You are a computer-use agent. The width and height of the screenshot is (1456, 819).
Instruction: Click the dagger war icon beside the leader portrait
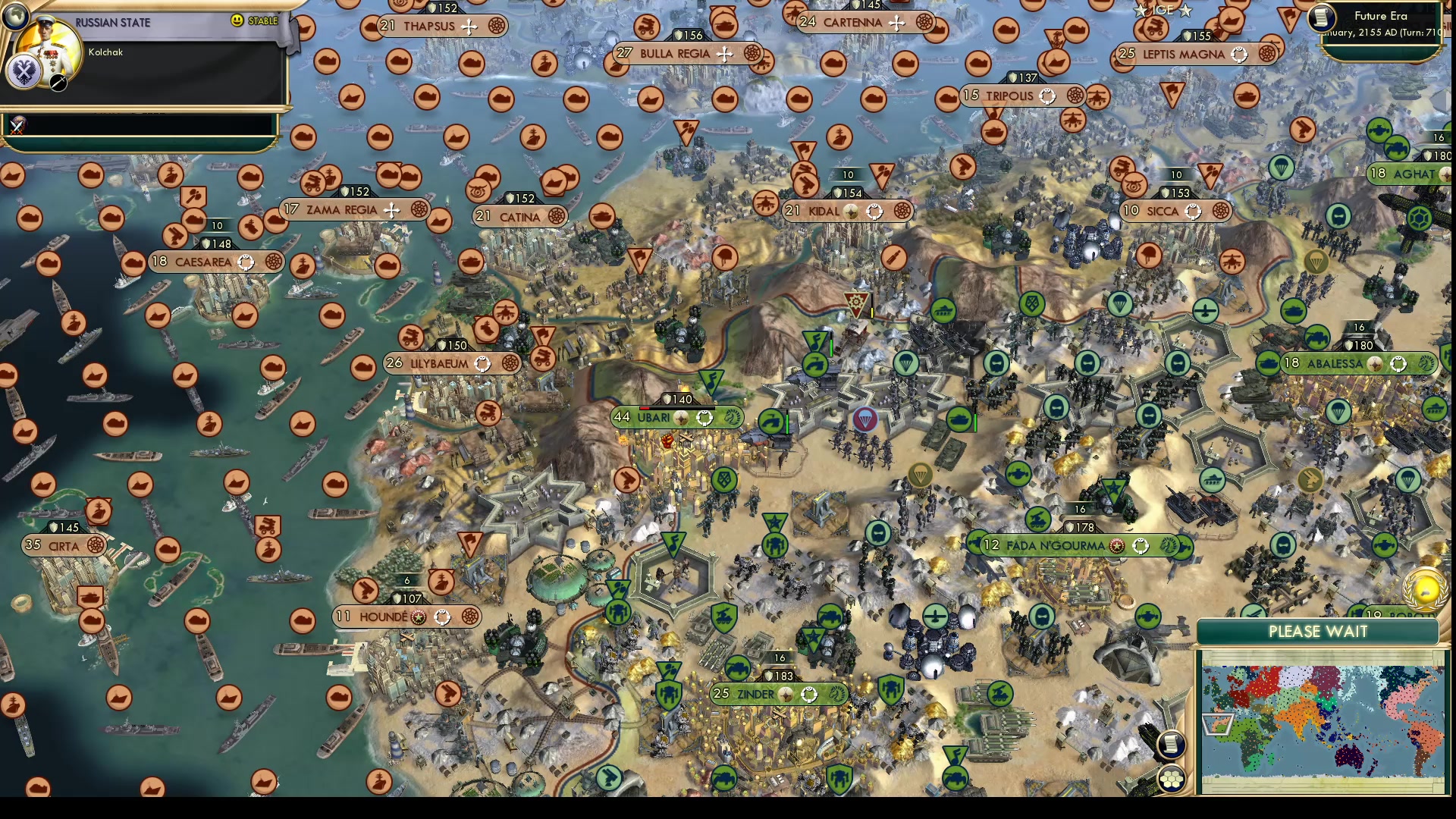click(x=57, y=83)
